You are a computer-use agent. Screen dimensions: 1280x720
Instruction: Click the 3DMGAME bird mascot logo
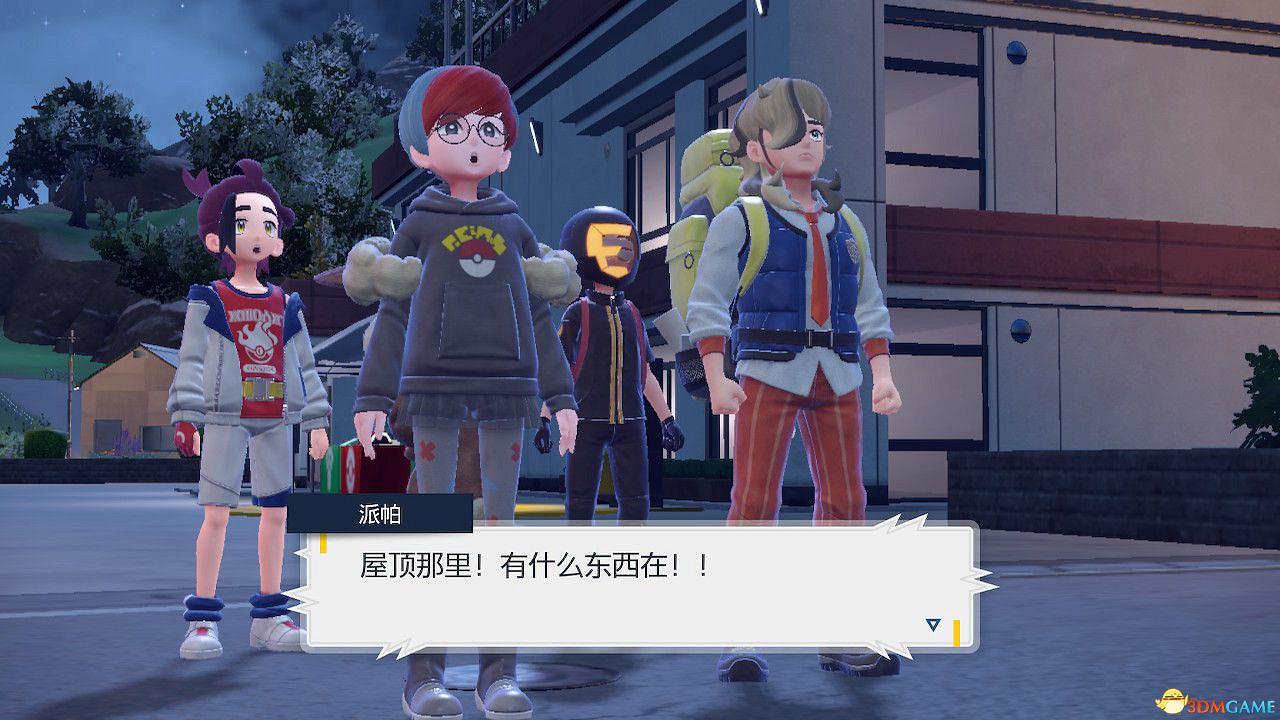click(1172, 702)
